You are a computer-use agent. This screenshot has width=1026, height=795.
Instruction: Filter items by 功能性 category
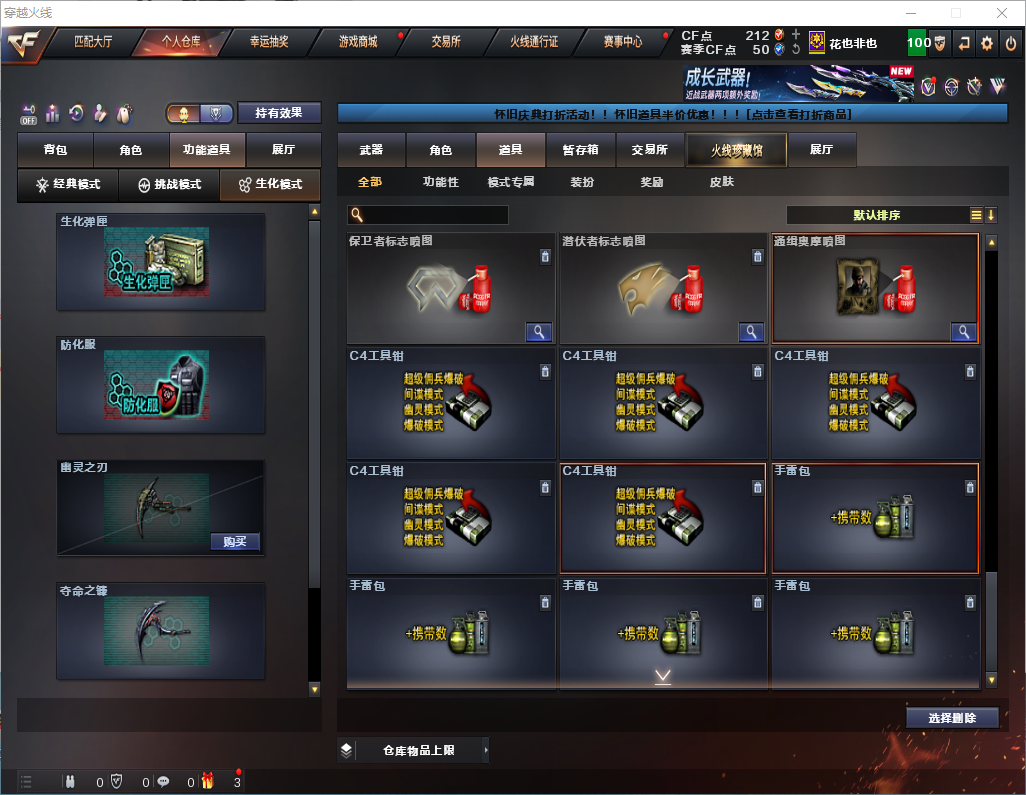pyautogui.click(x=440, y=182)
